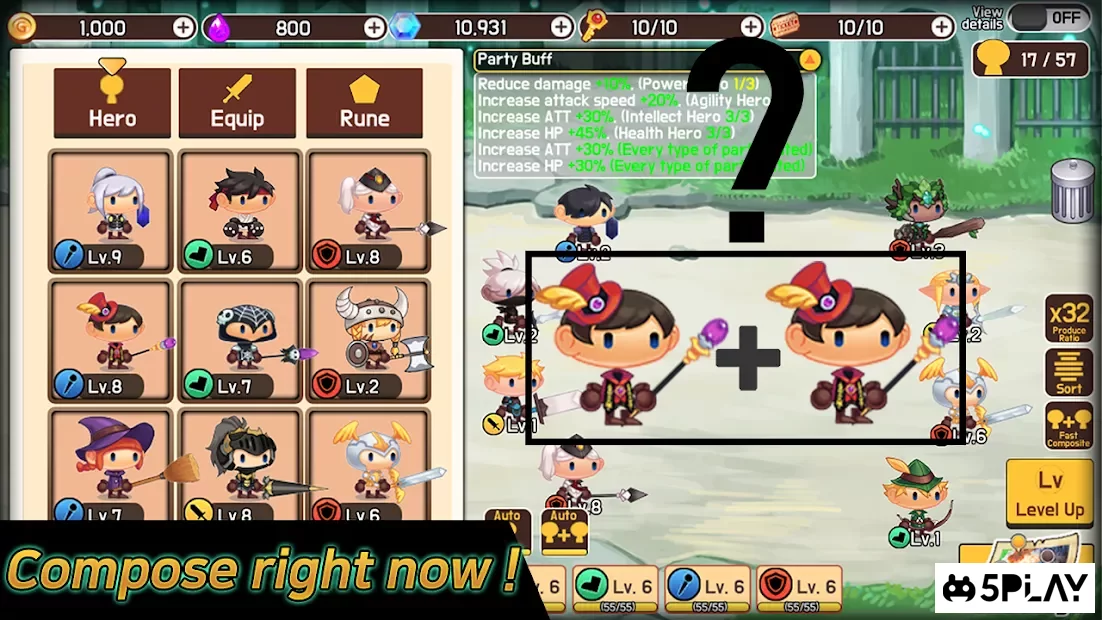Toggle the View details switch
1102x620 pixels.
(x=1050, y=17)
